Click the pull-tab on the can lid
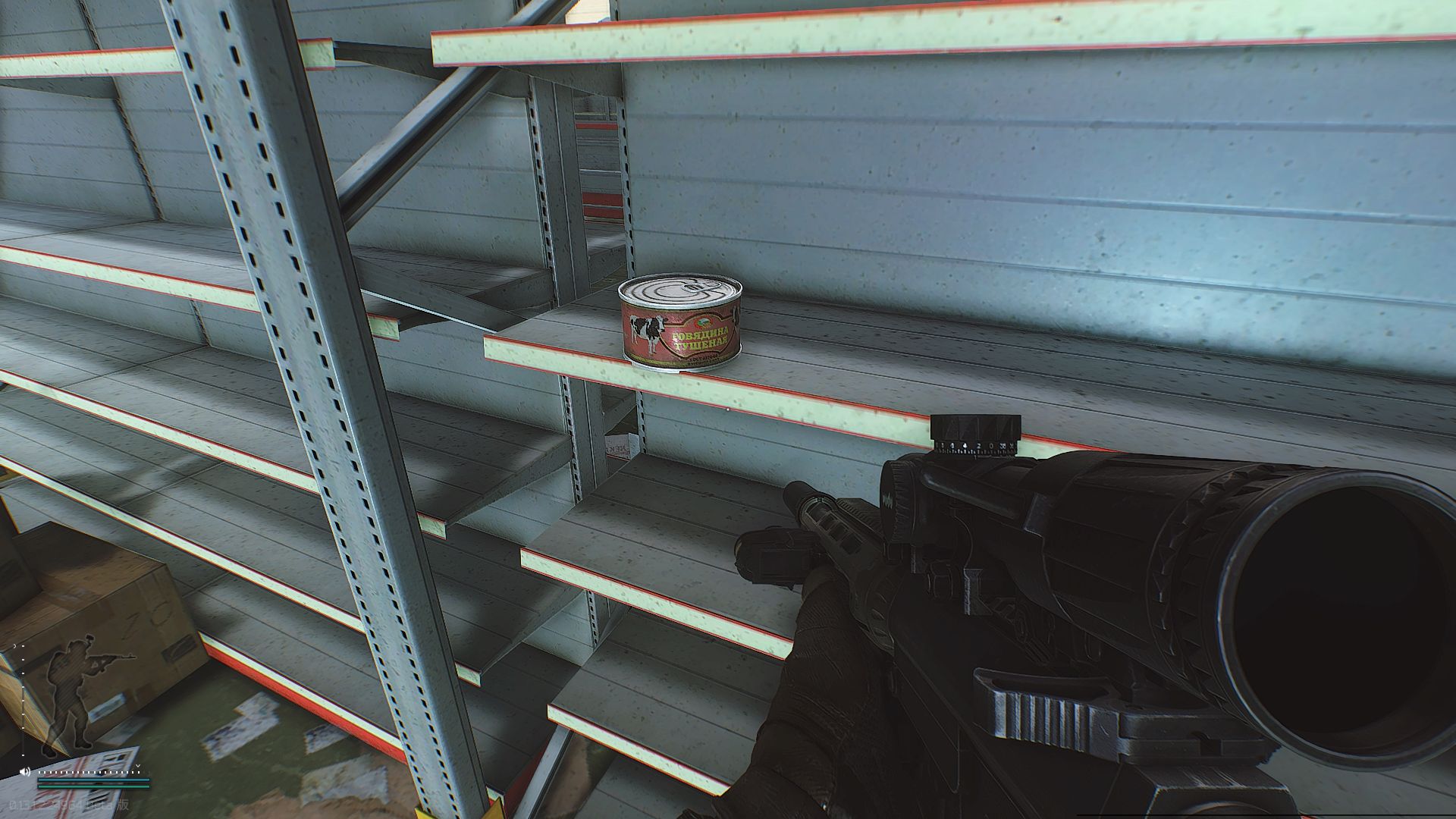 698,287
